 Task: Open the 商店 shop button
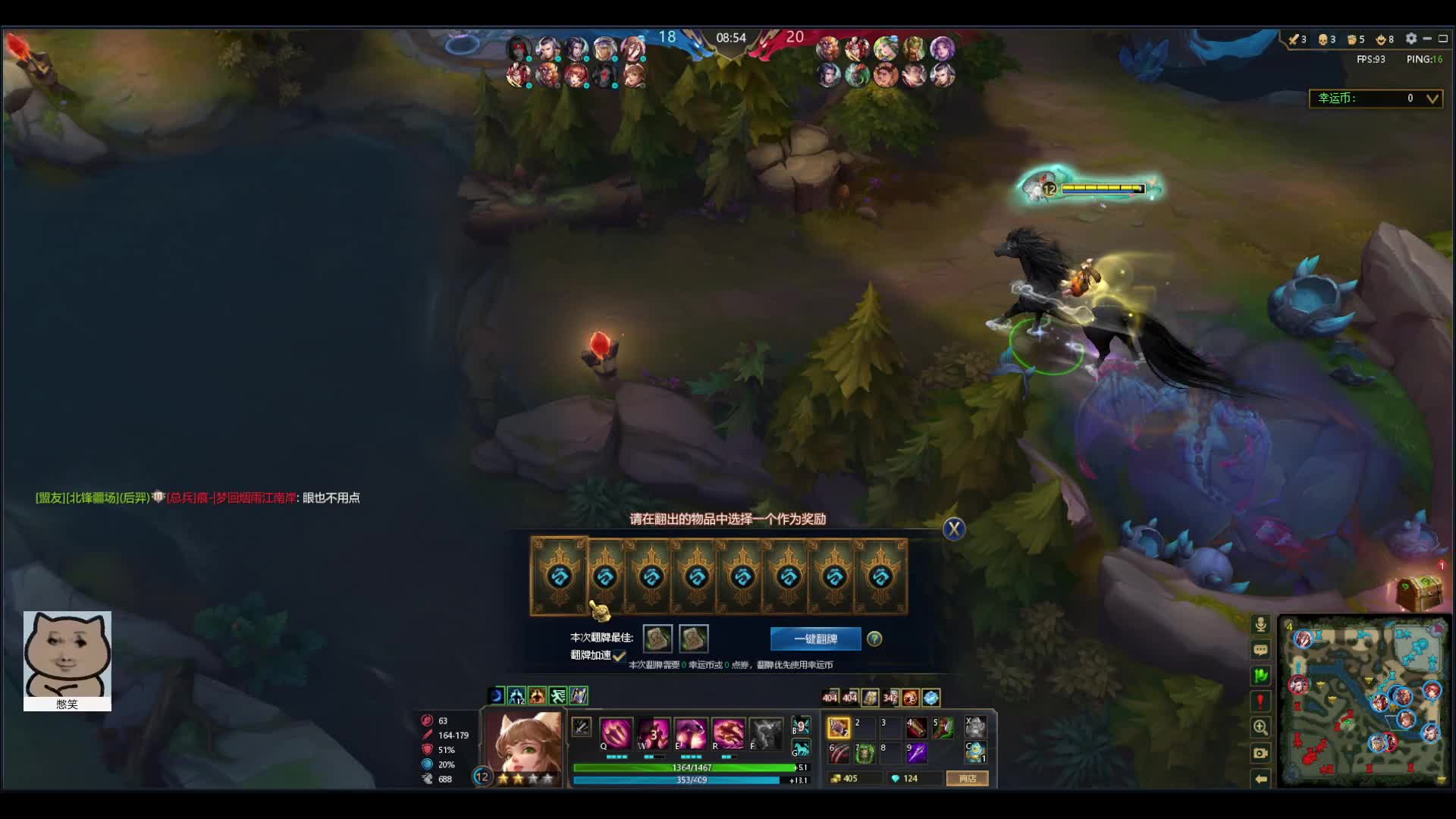(x=967, y=778)
